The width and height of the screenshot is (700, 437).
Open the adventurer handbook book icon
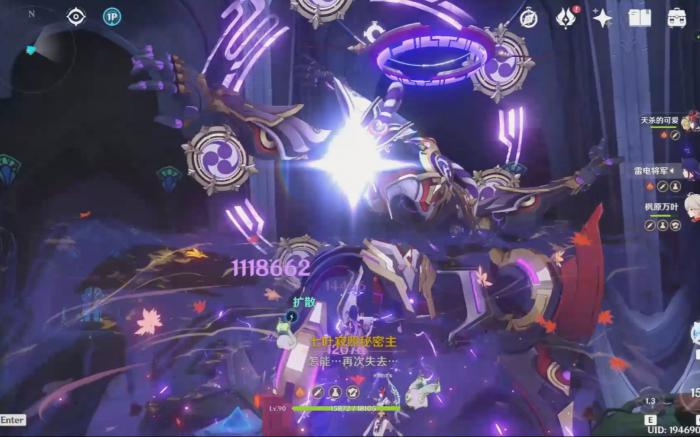pyautogui.click(x=640, y=17)
